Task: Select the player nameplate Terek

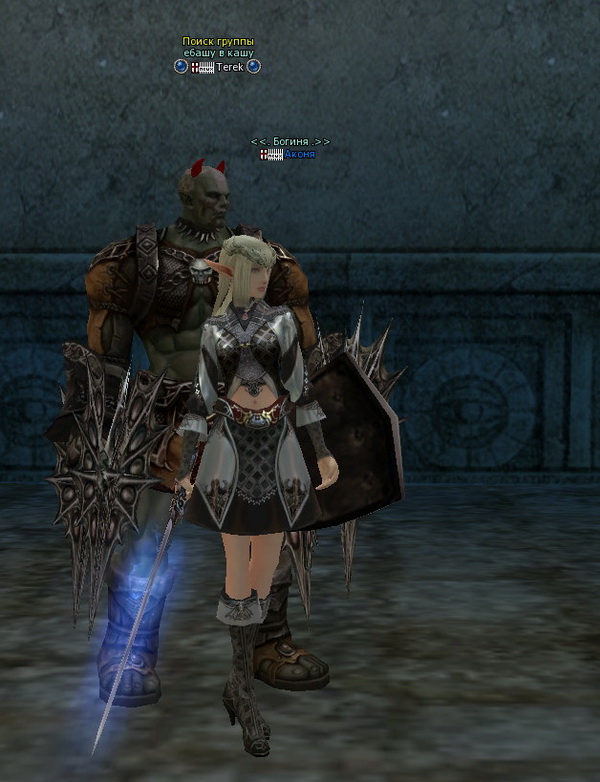Action: coord(230,67)
